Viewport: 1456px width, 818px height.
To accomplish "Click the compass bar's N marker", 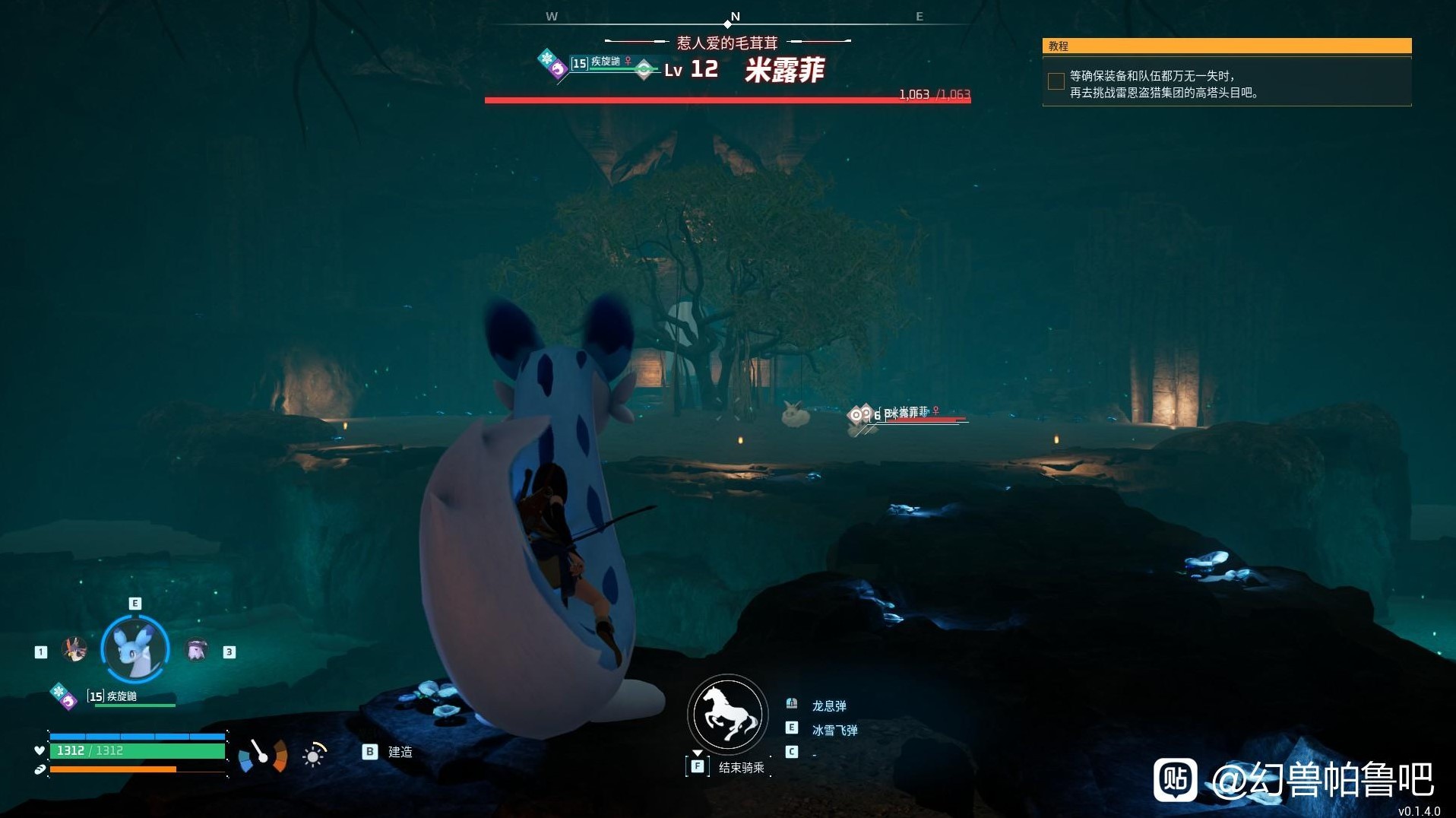I will [x=735, y=17].
